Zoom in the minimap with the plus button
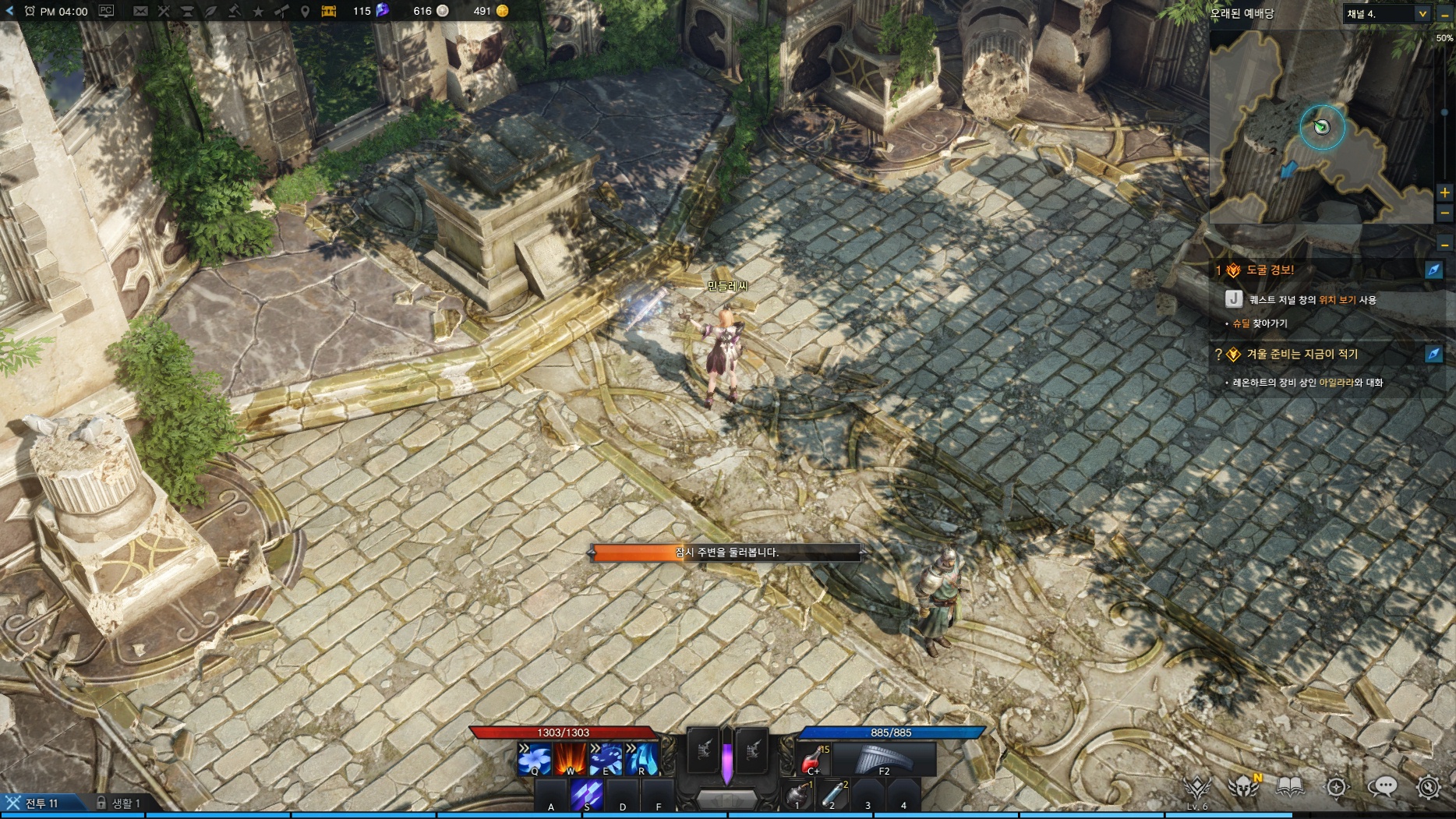The height and width of the screenshot is (819, 1456). point(1444,192)
